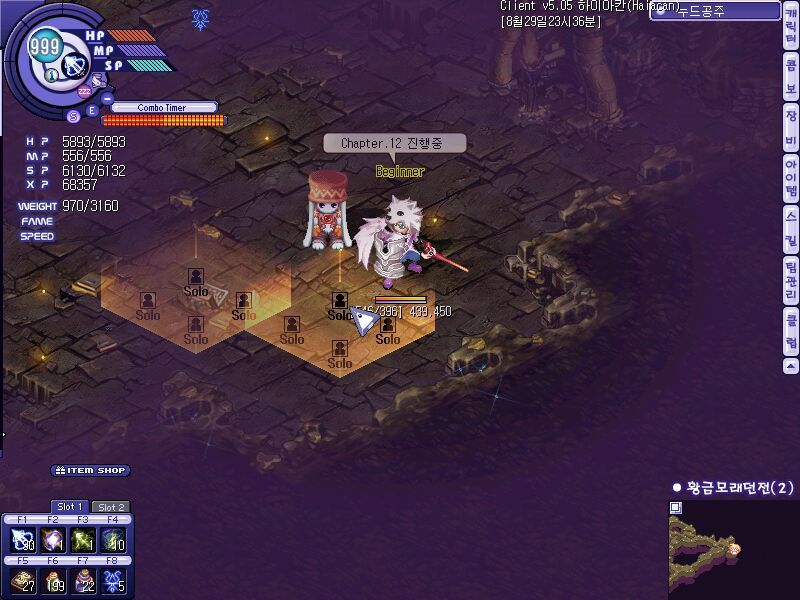Use the F1 white lightning skill
Screen dimensions: 800x600
click(23, 540)
